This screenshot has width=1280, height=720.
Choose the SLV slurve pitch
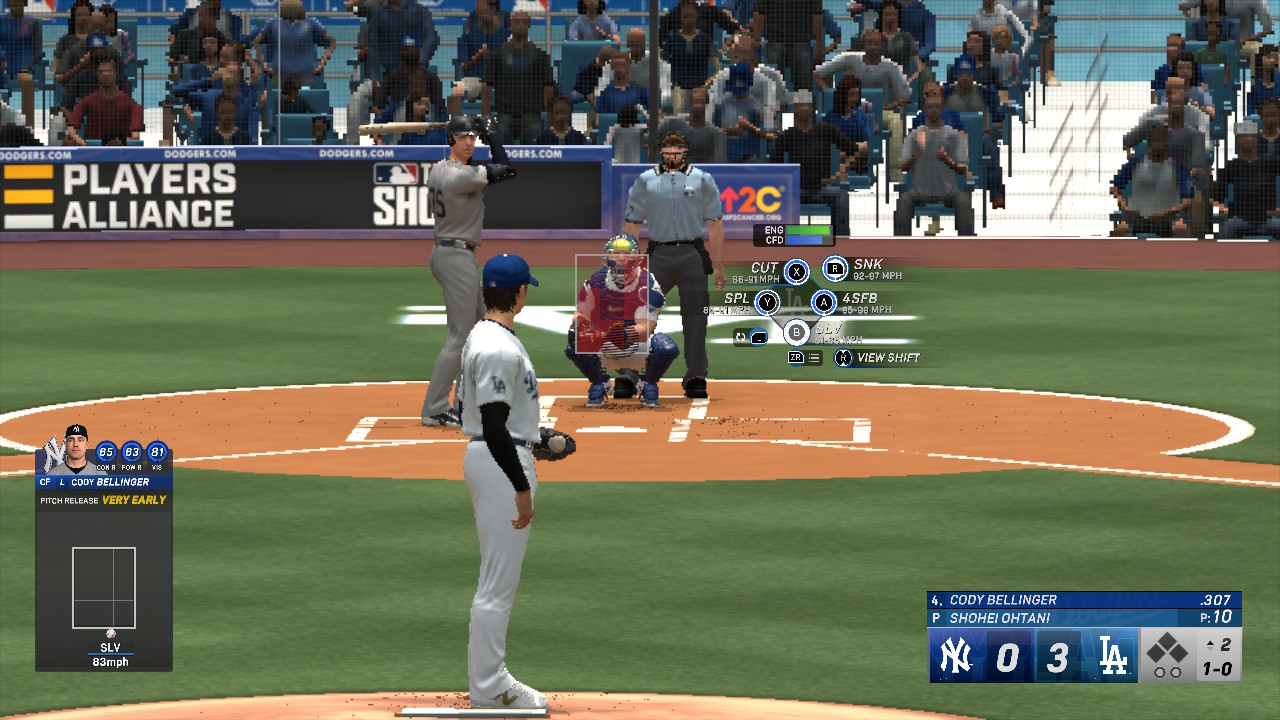(x=796, y=332)
